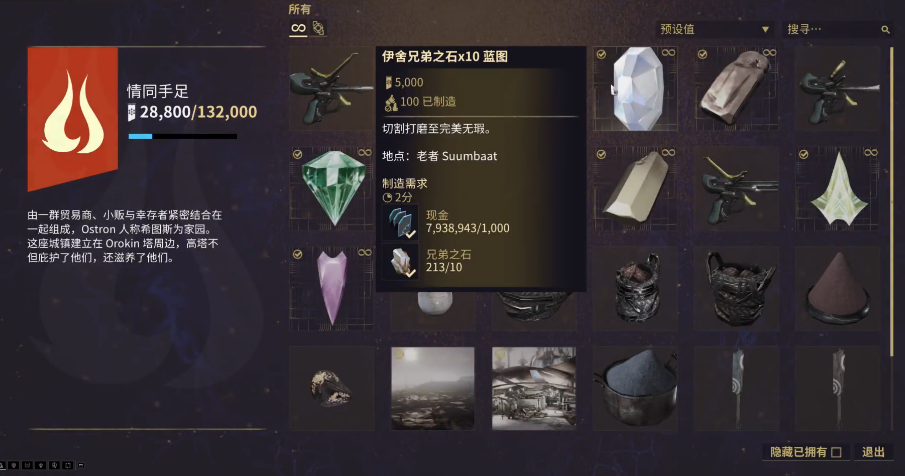Click the 退出 exit button

click(x=873, y=452)
